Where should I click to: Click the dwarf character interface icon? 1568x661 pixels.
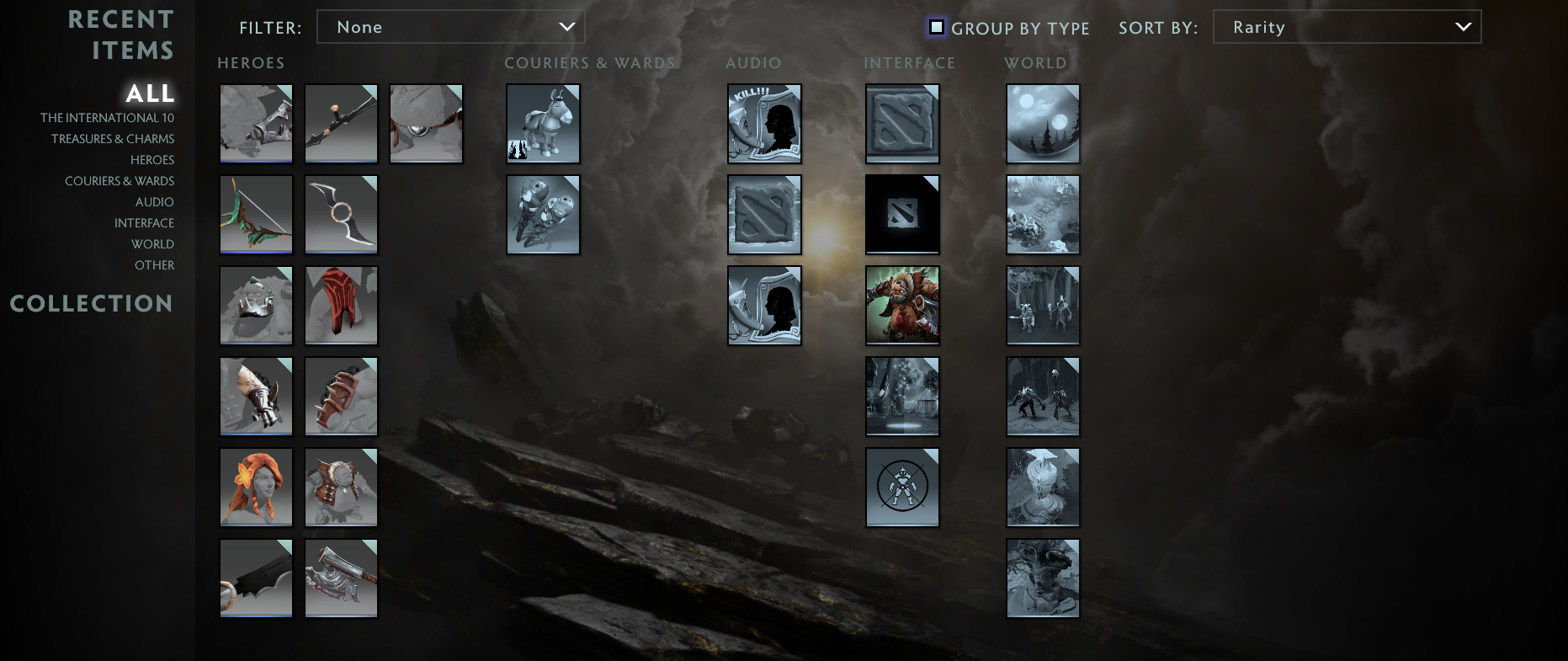[901, 305]
